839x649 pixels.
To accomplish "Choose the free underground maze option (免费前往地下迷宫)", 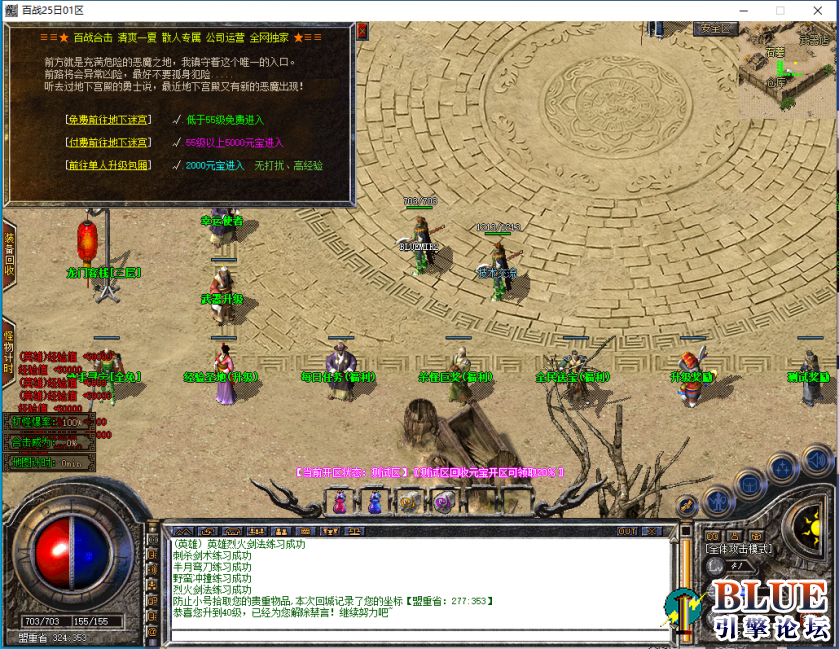I will tap(108, 119).
